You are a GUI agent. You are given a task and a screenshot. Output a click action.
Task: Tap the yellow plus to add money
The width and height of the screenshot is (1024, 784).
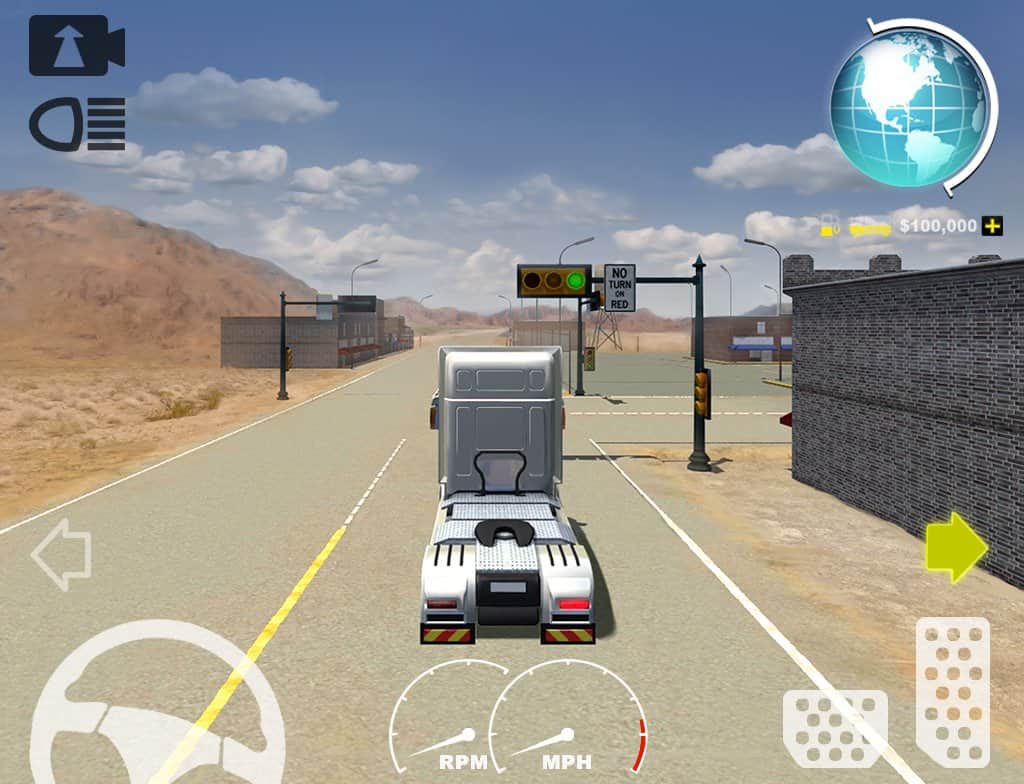(x=991, y=226)
